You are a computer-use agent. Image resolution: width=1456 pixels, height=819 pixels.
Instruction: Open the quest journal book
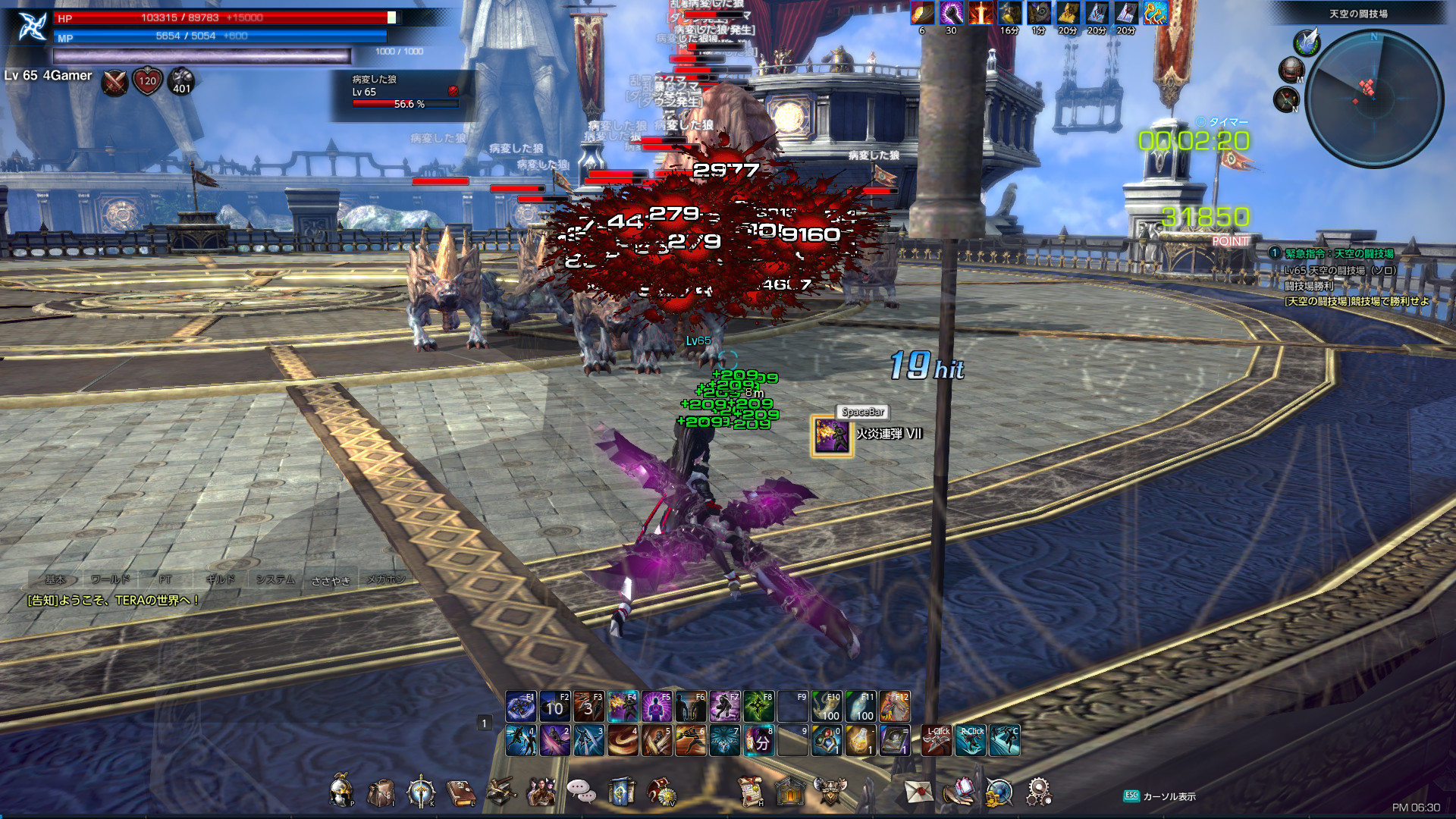click(460, 793)
